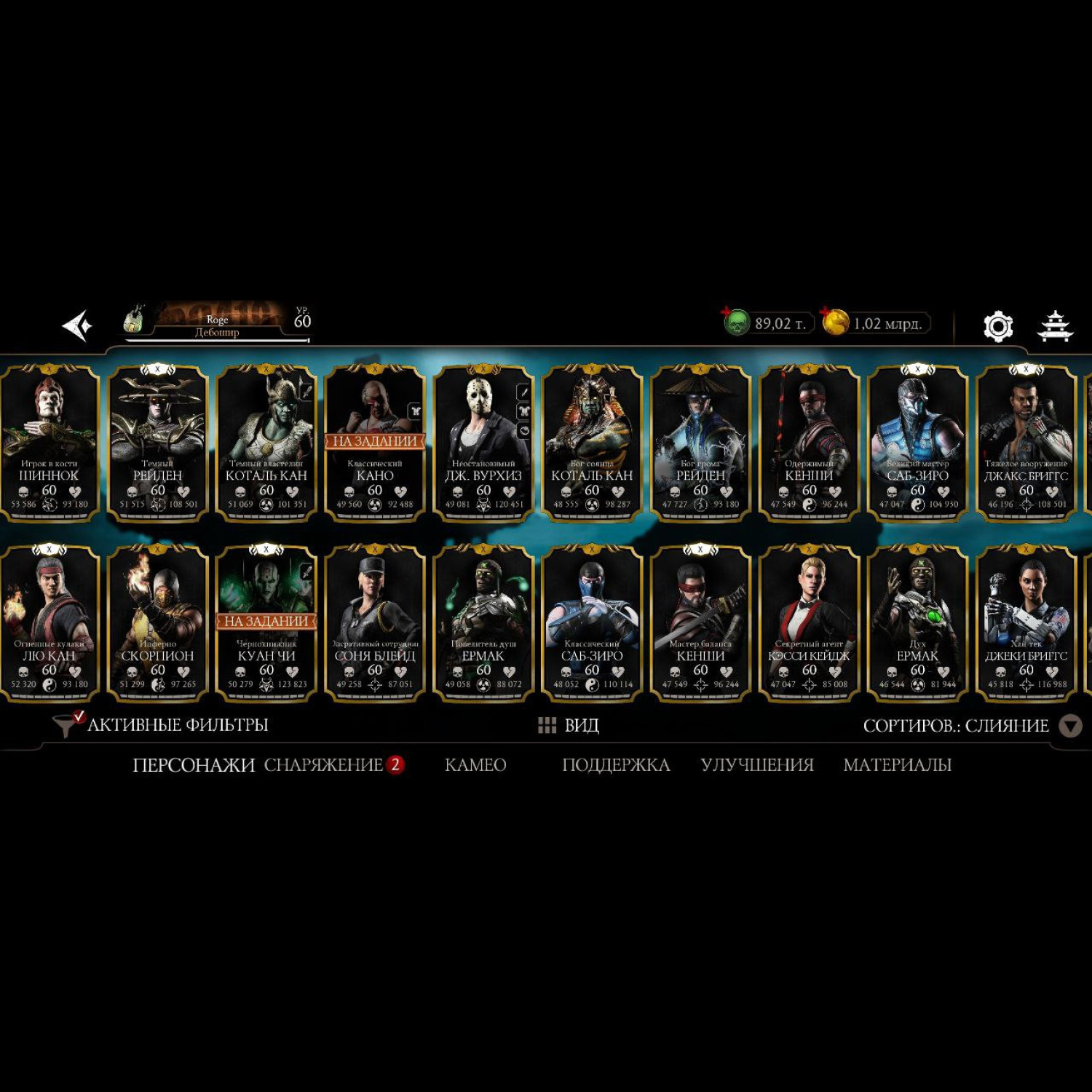Choose the Дж. Вурхиз character card

click(x=483, y=443)
